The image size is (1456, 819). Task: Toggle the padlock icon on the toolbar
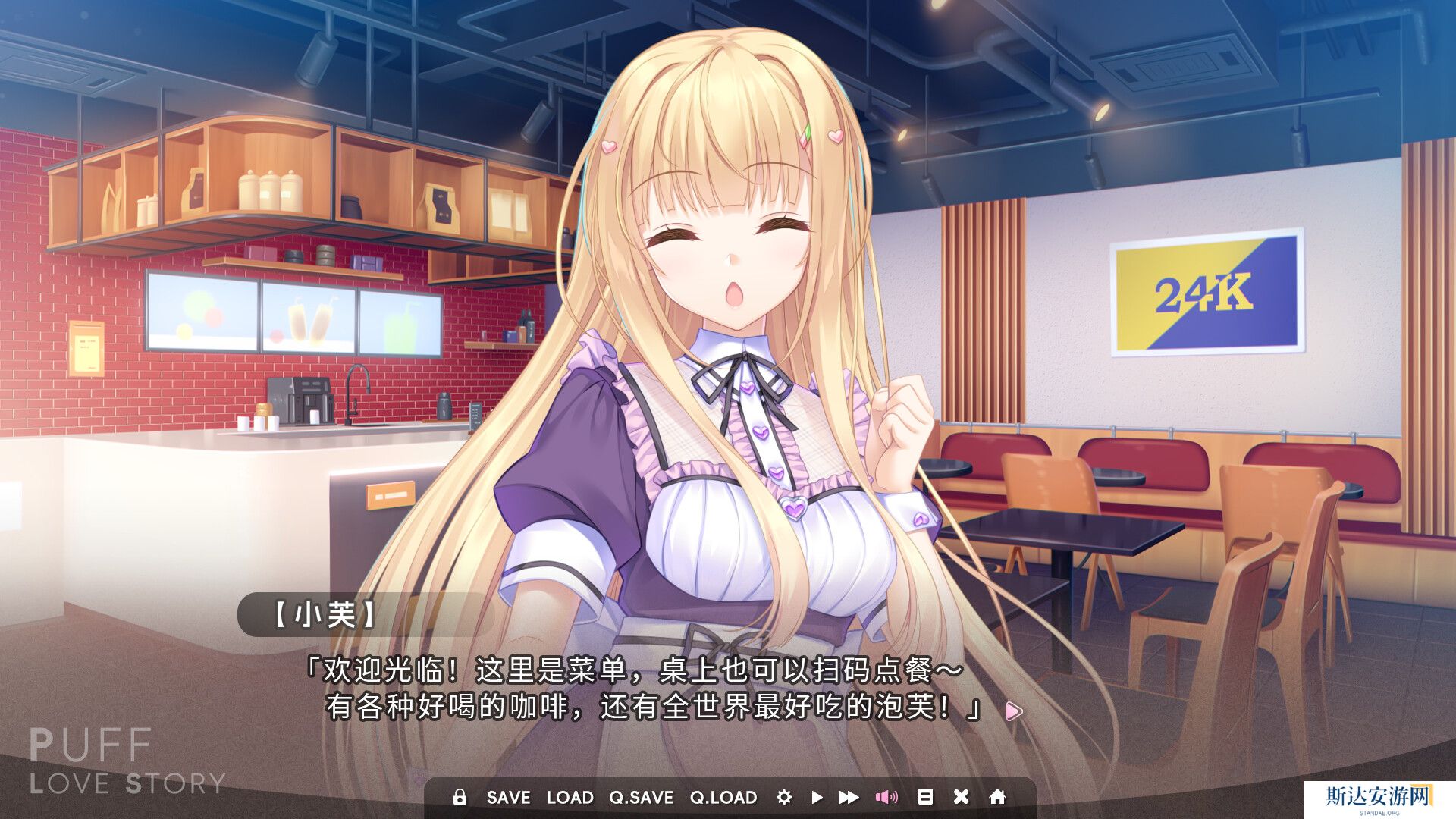tap(460, 797)
